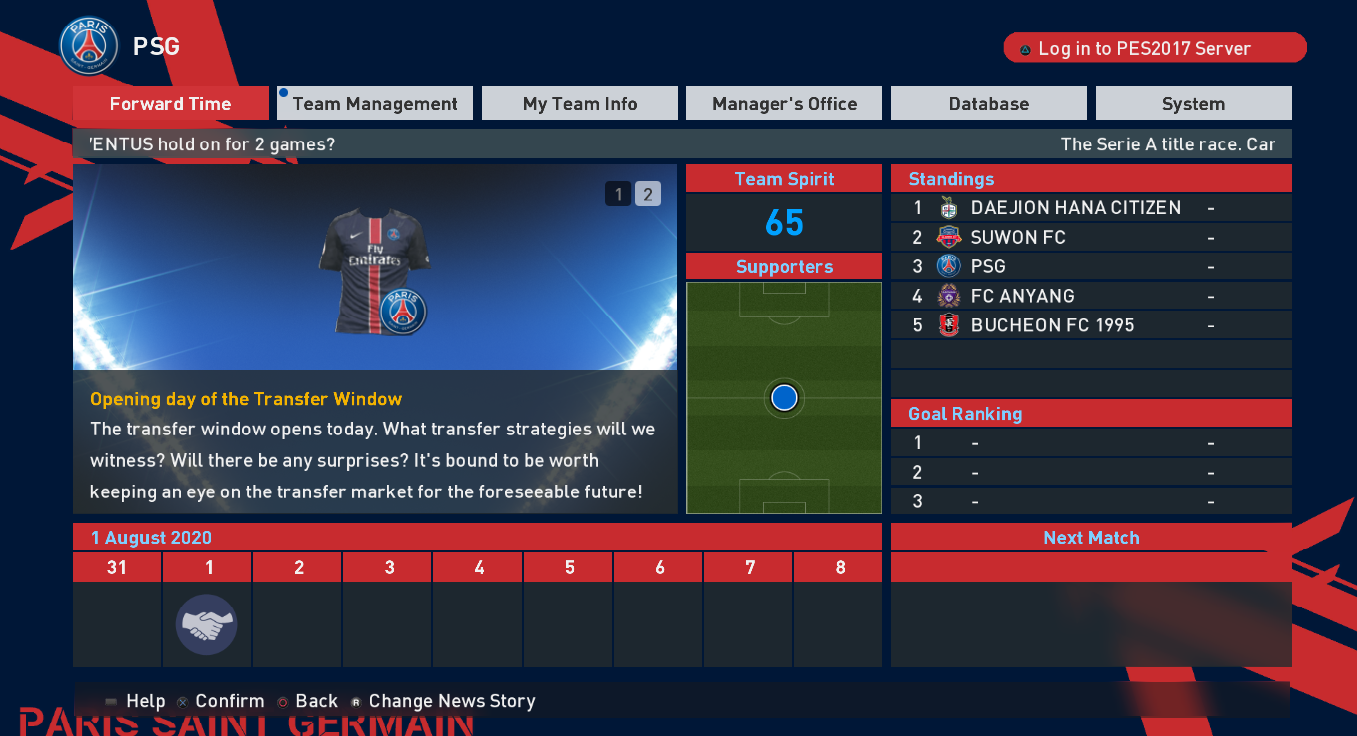The height and width of the screenshot is (736, 1357).
Task: Open the PSG jersey news thumbnail
Action: 373,270
